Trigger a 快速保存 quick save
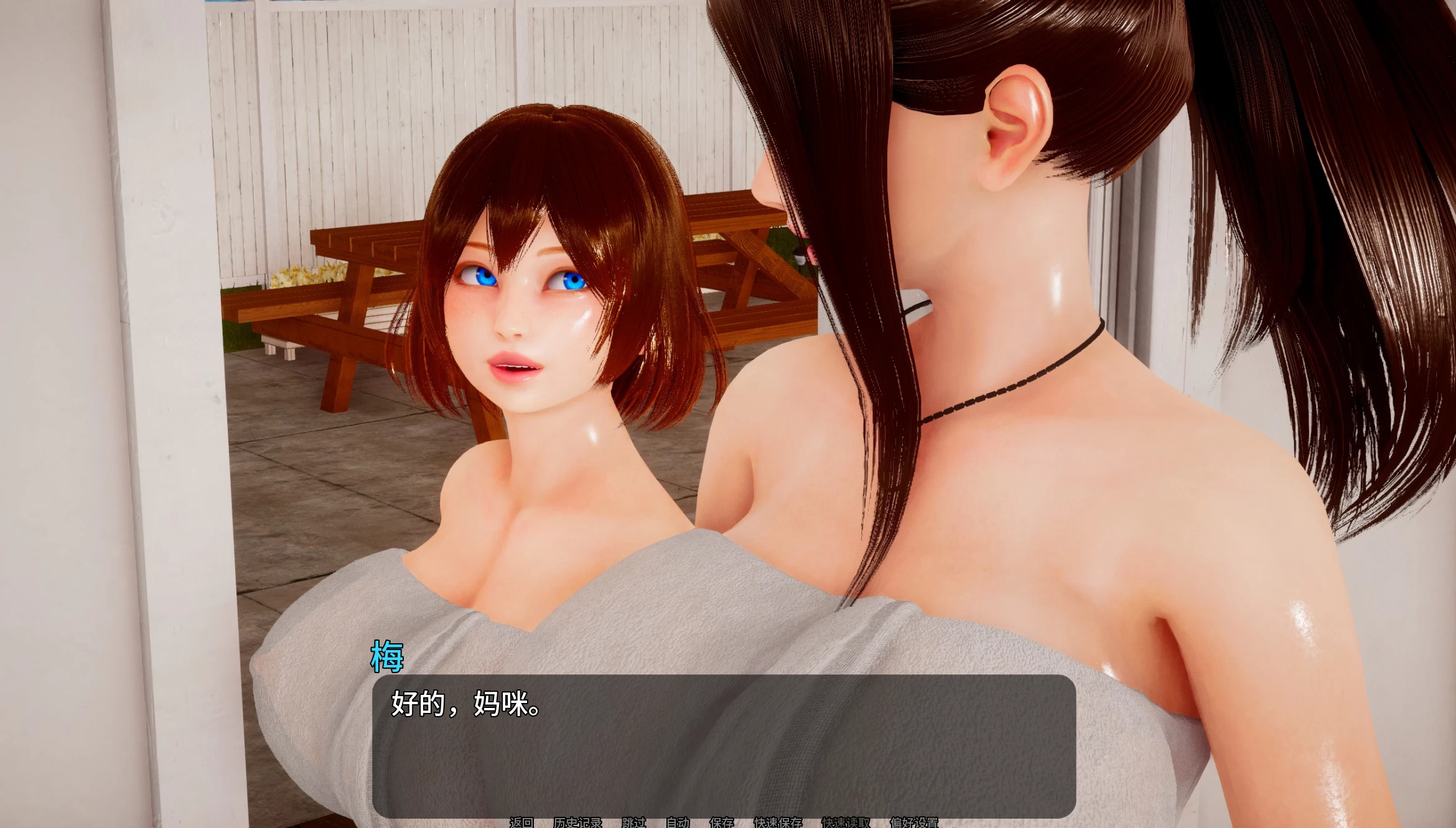Screen dimensions: 1456x828 pyautogui.click(x=778, y=822)
